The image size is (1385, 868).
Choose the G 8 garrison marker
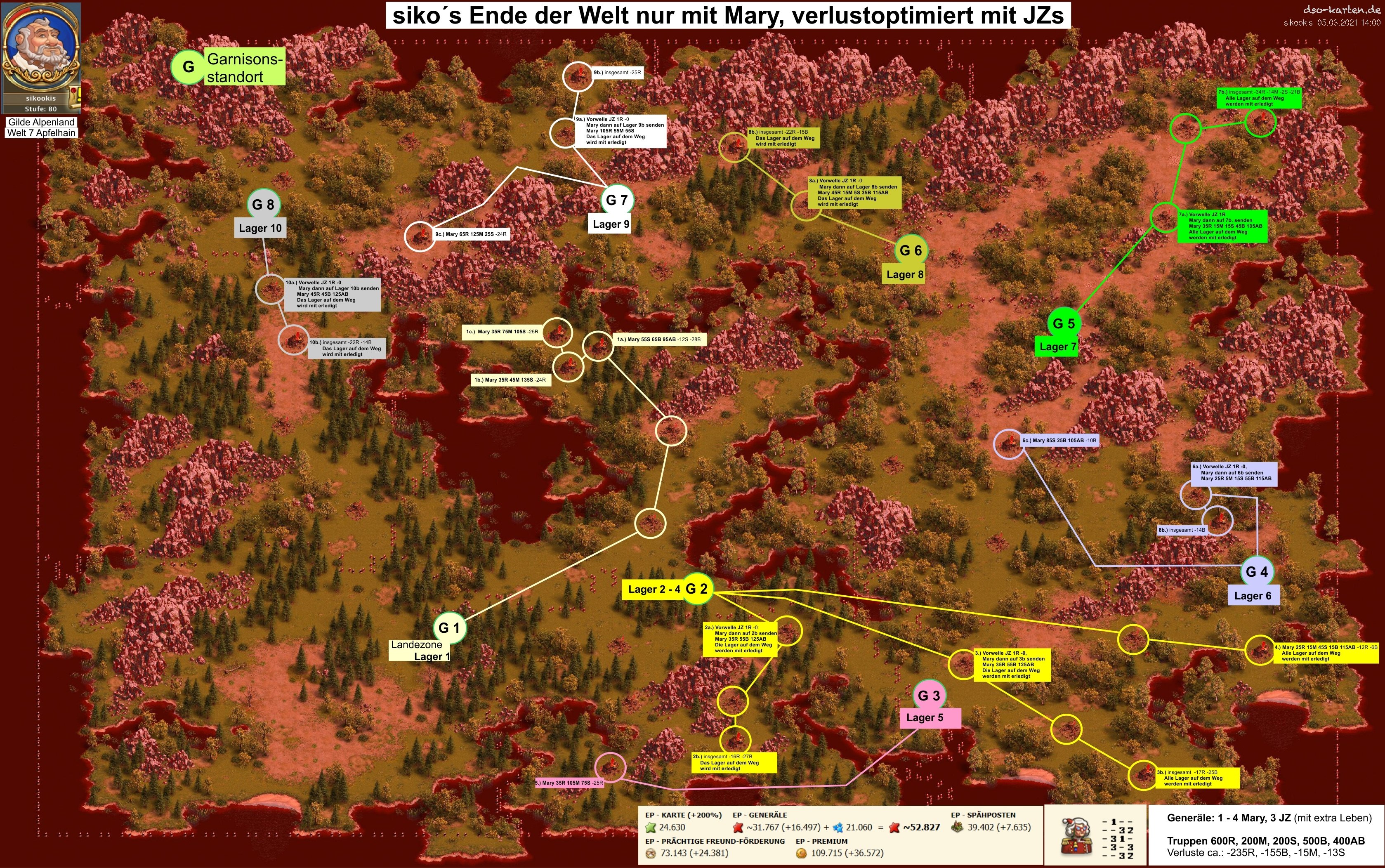(x=264, y=204)
